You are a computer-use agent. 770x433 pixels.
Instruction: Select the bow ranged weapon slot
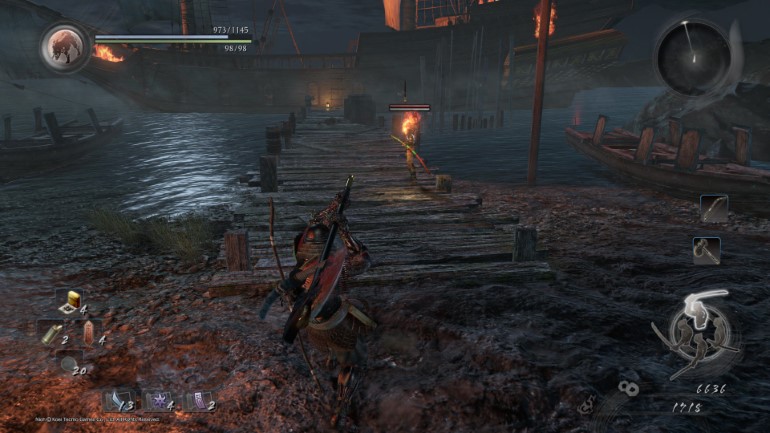click(713, 208)
